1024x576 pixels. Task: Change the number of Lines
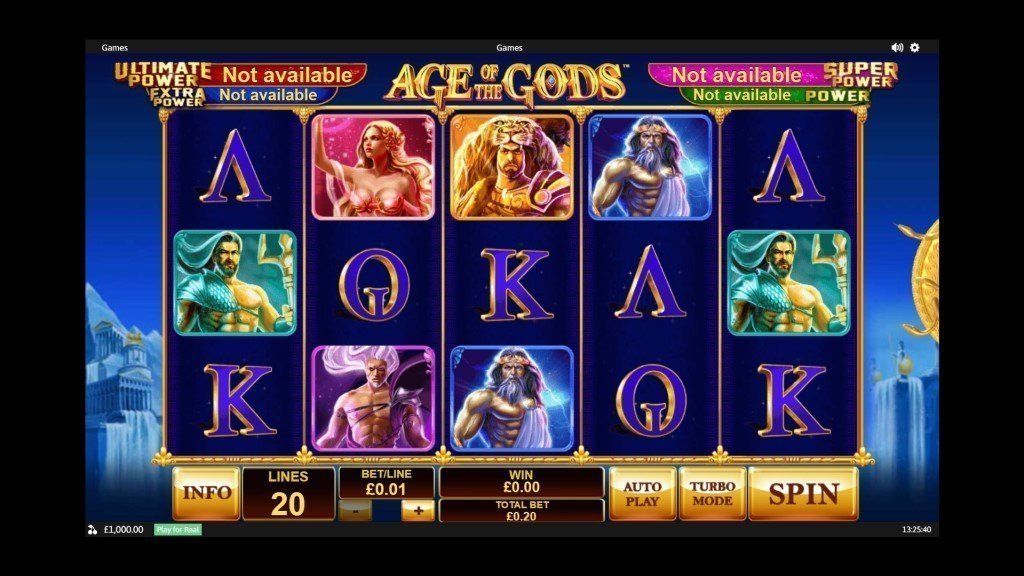(x=288, y=494)
